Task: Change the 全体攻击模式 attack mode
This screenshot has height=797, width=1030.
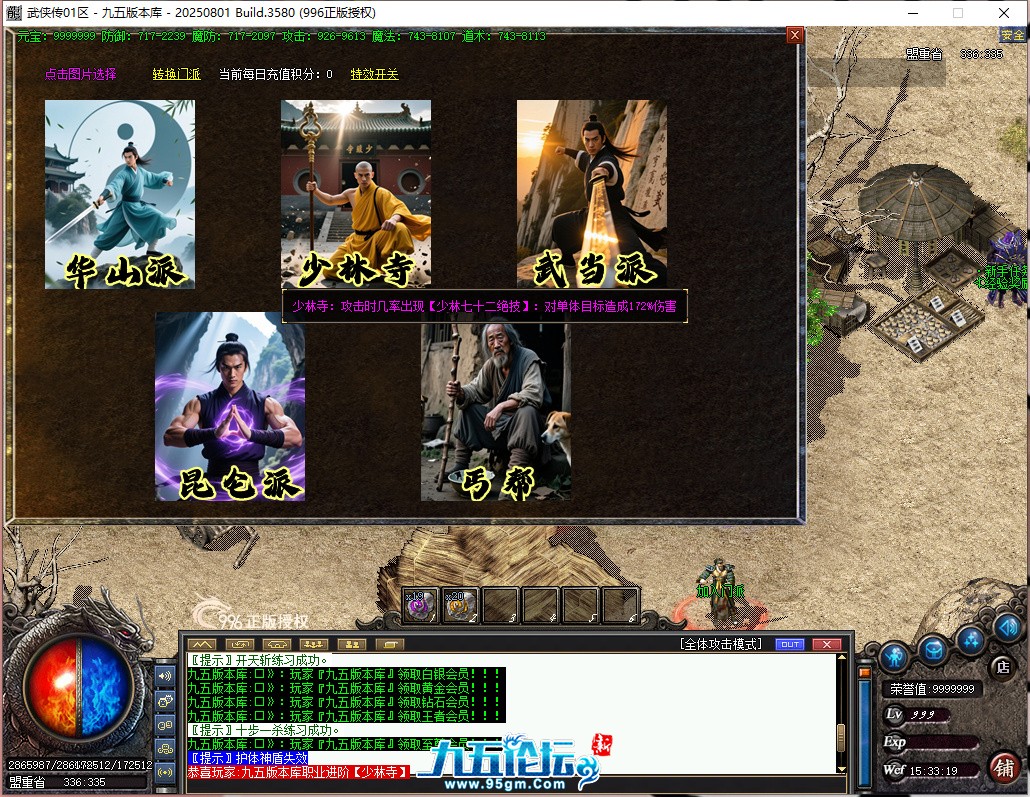Action: [x=720, y=644]
